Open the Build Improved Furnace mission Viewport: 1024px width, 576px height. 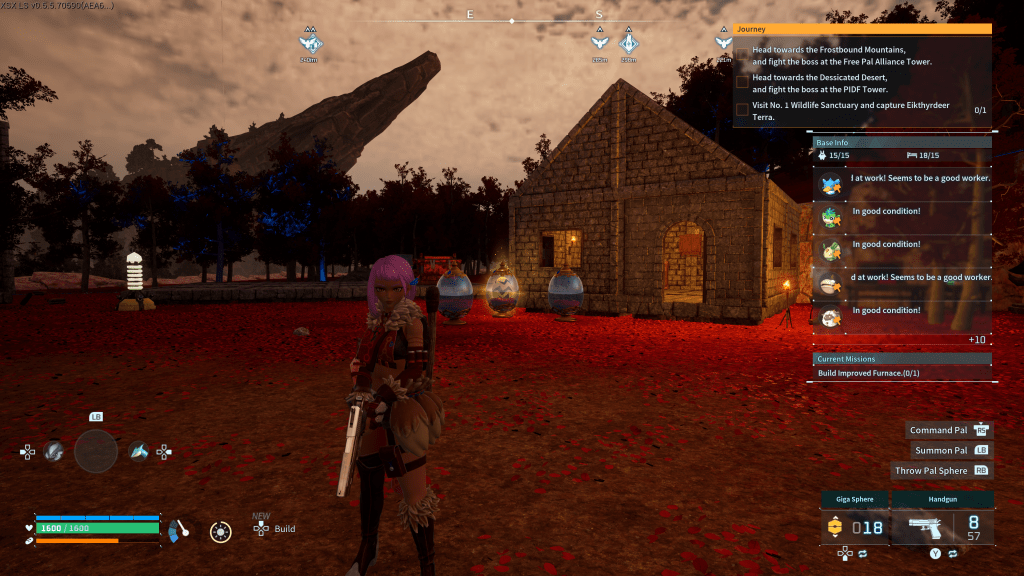868,373
